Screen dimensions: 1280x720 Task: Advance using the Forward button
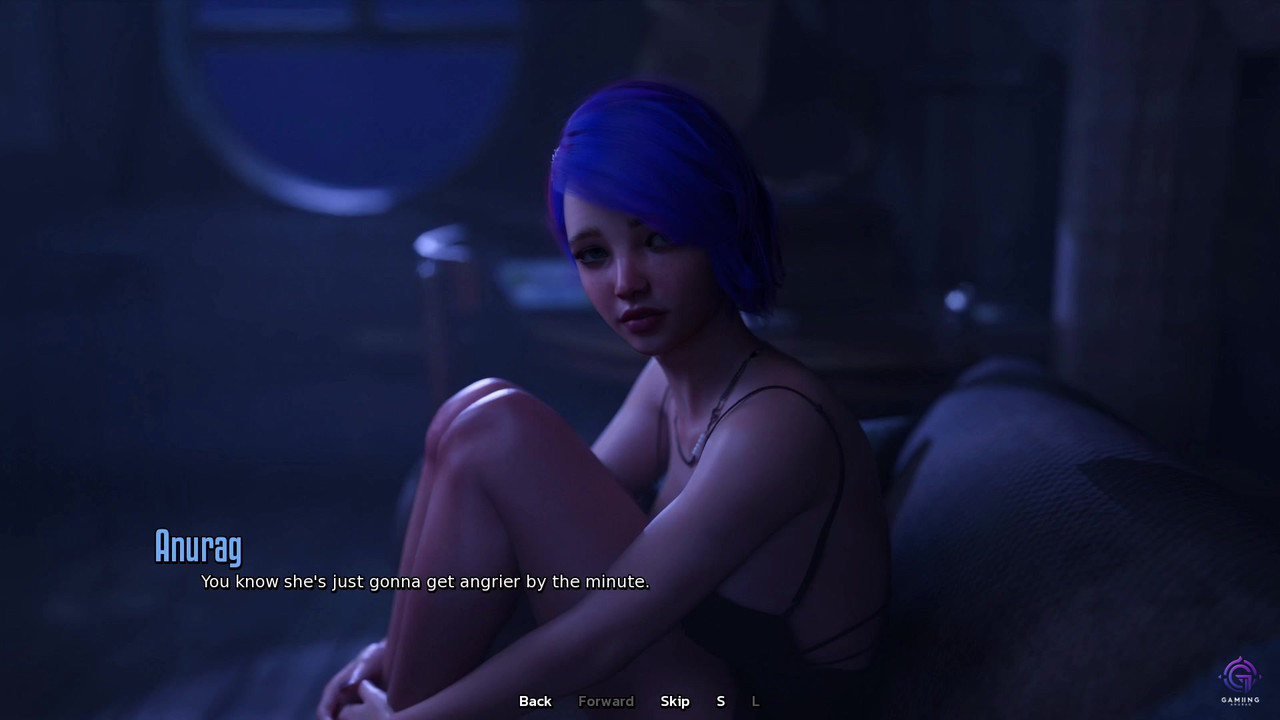click(606, 701)
